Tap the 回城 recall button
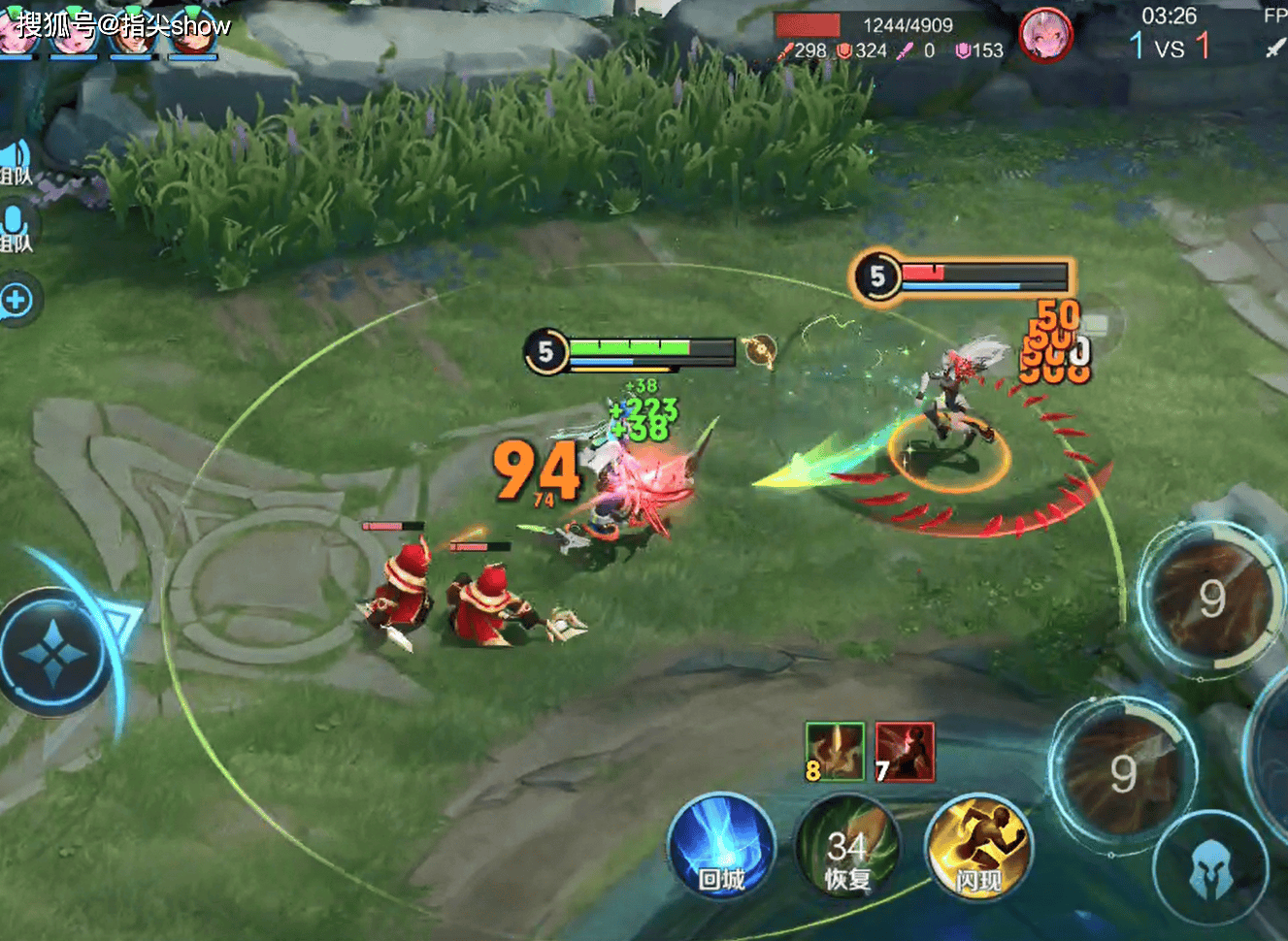1288x941 pixels. 721,846
